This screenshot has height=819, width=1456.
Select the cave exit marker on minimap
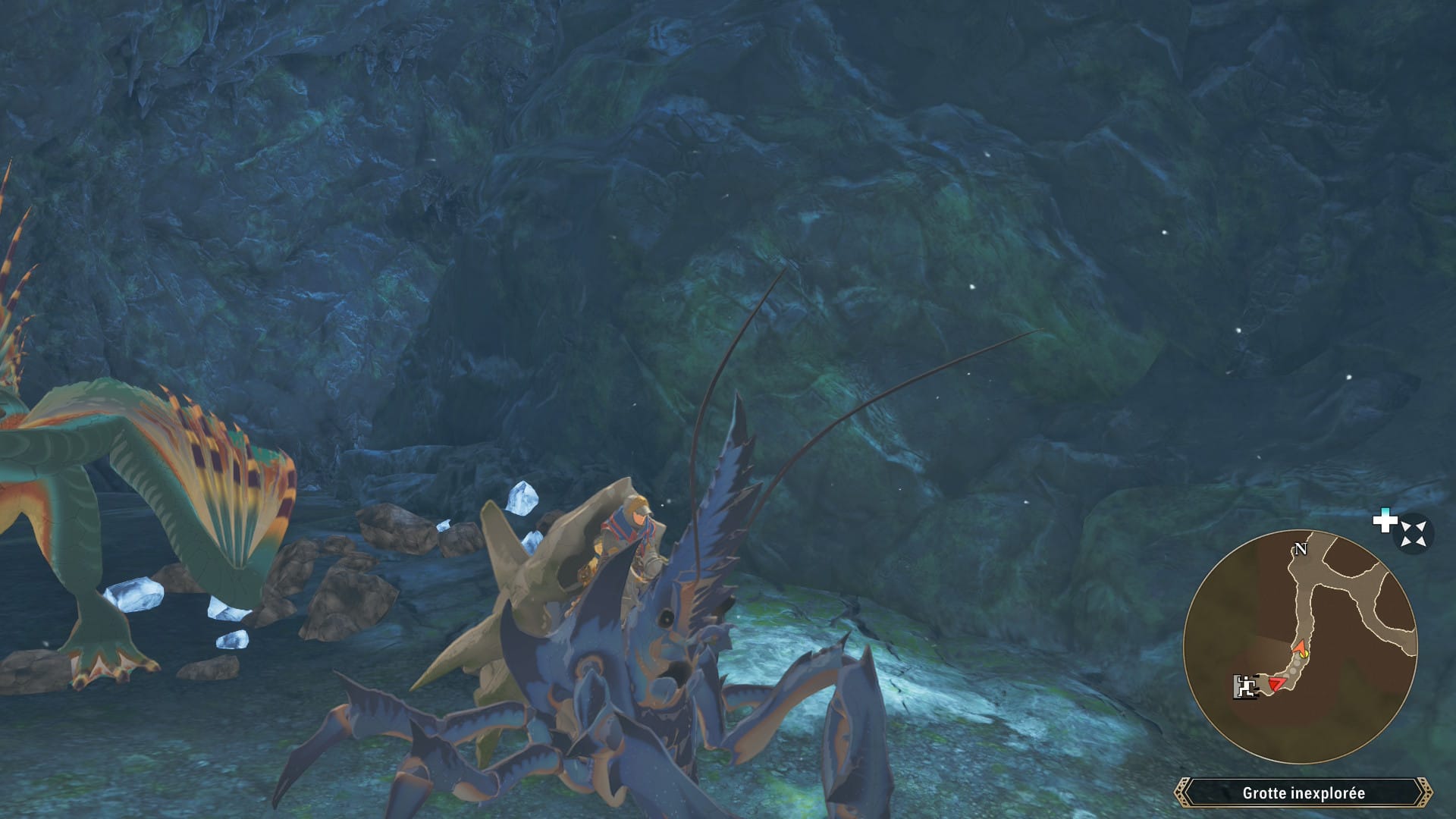1244,686
